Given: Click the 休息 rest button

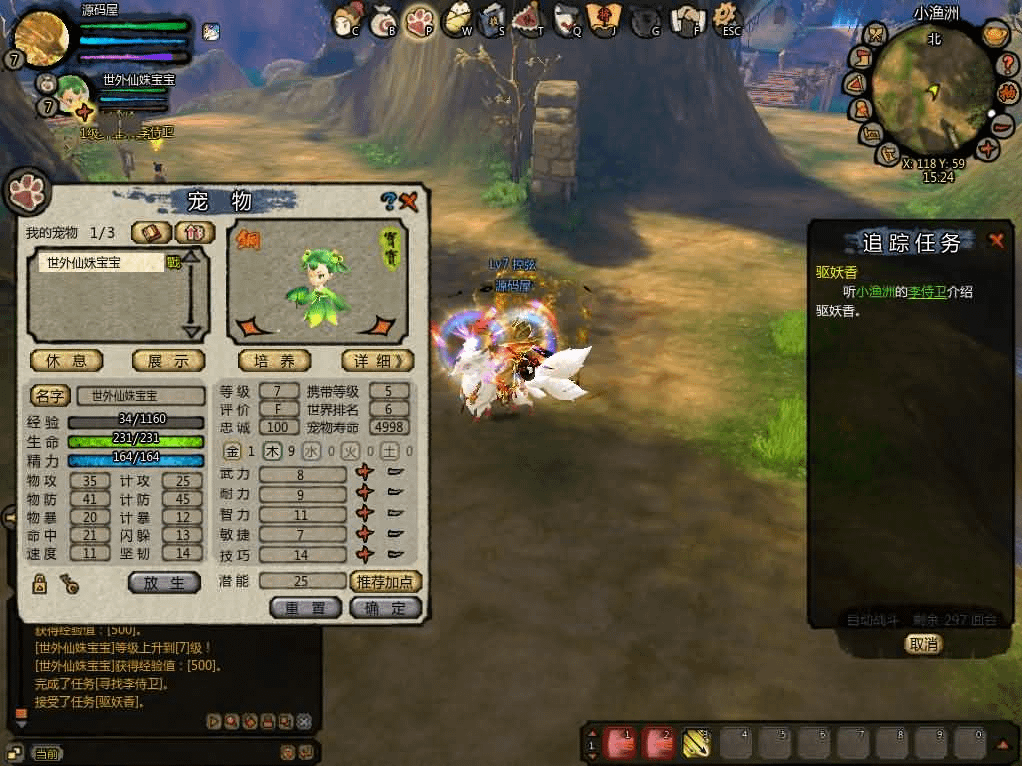Looking at the screenshot, I should coord(67,360).
